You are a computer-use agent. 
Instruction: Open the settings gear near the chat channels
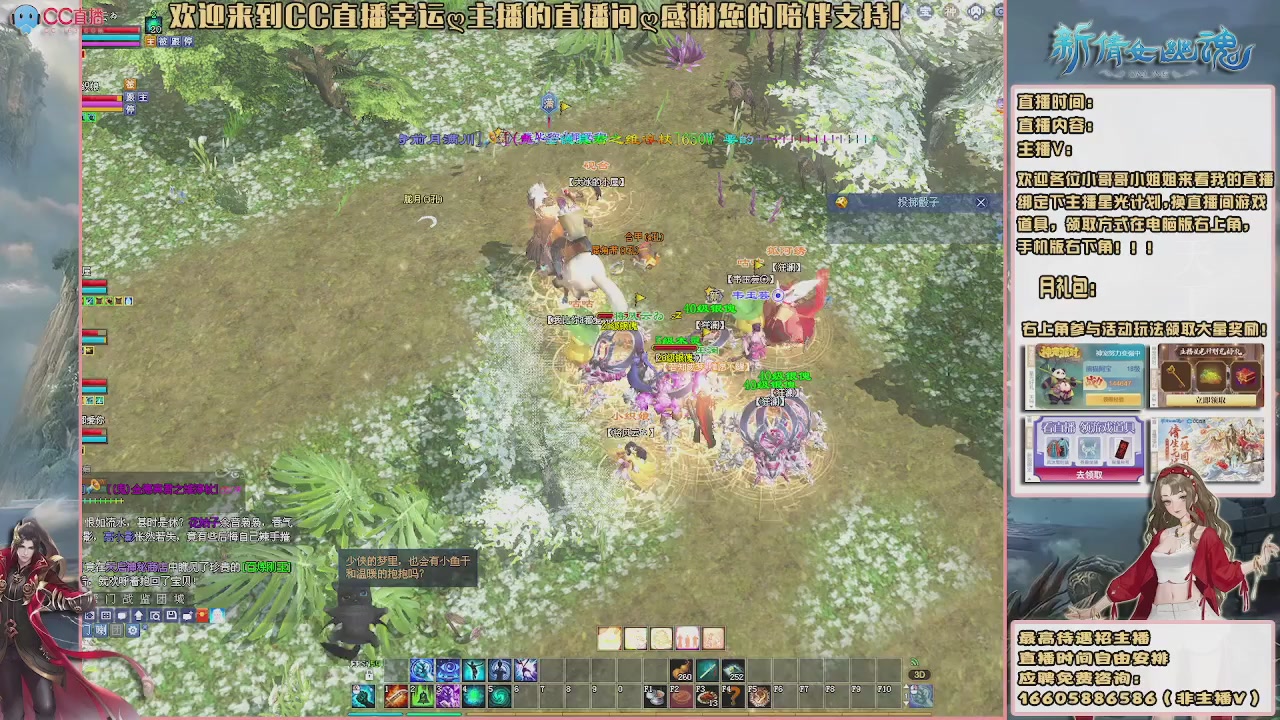[x=132, y=630]
